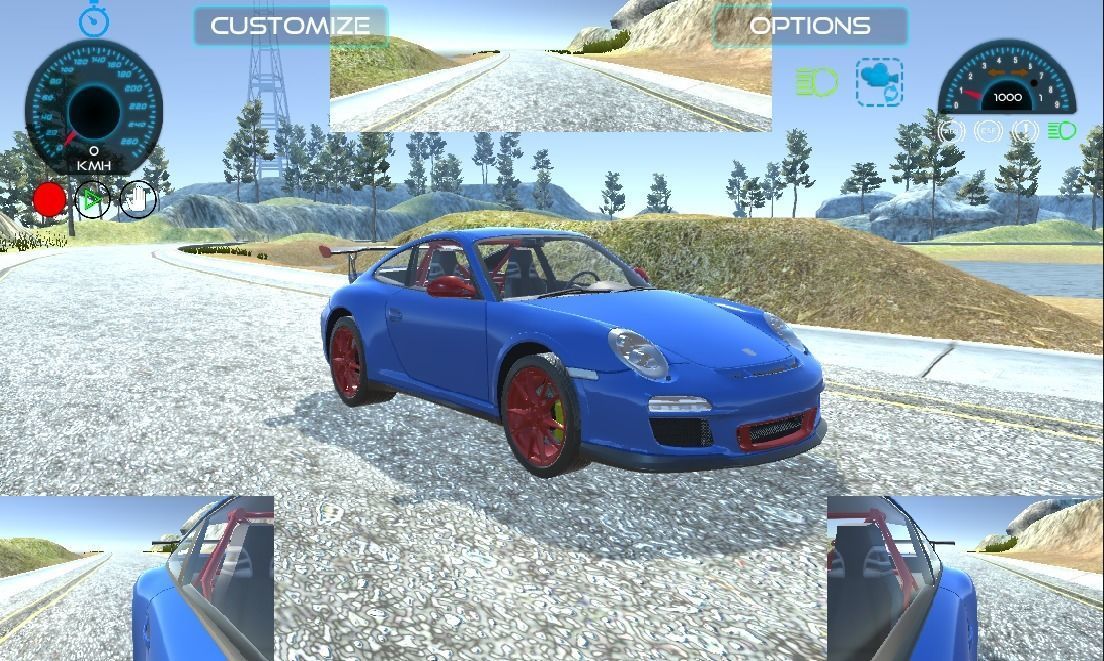The height and width of the screenshot is (661, 1104).
Task: Open the Customize menu
Action: click(x=290, y=26)
